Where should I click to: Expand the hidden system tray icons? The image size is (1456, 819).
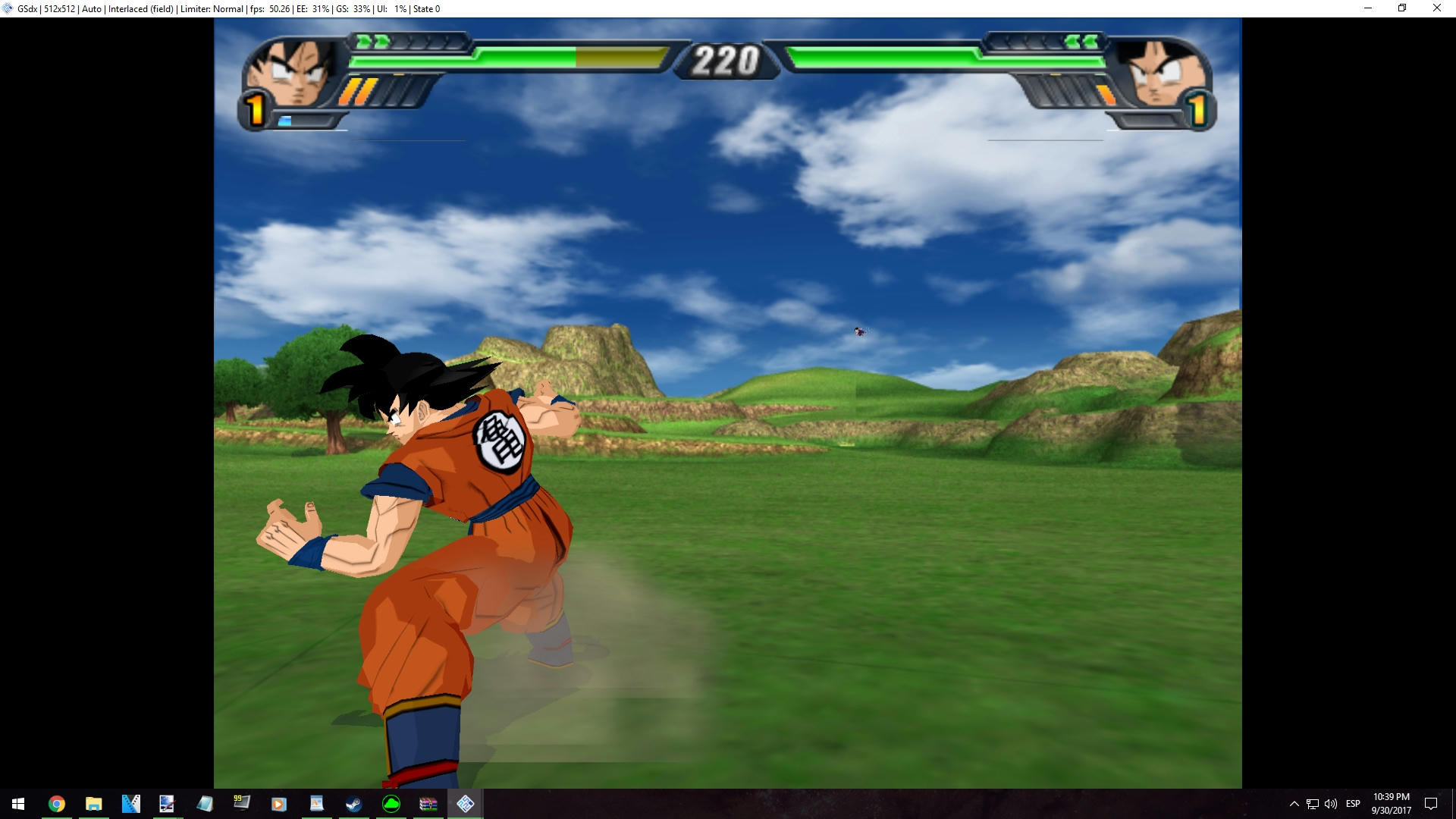pos(1294,804)
